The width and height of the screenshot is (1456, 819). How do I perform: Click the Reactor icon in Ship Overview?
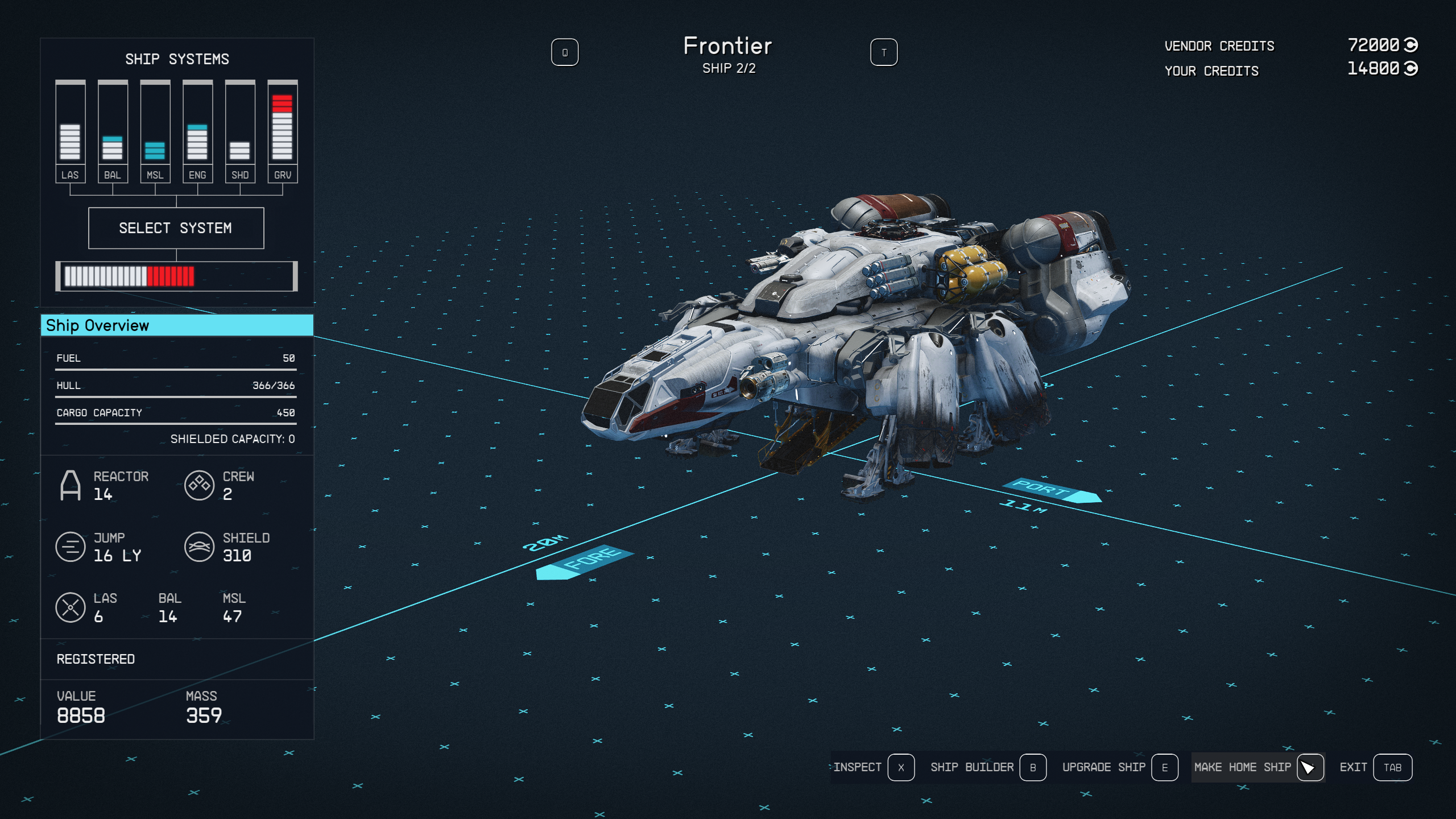coord(71,486)
